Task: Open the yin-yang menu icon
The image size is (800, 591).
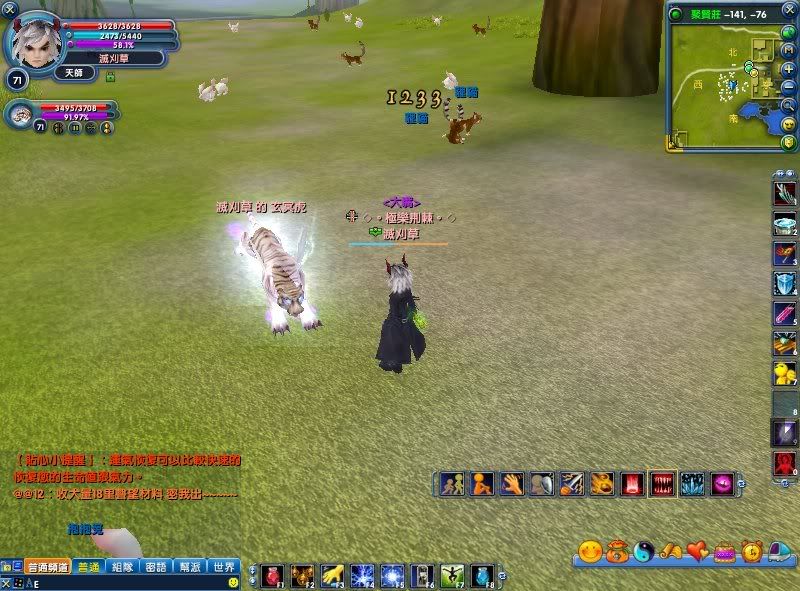Action: pos(645,551)
